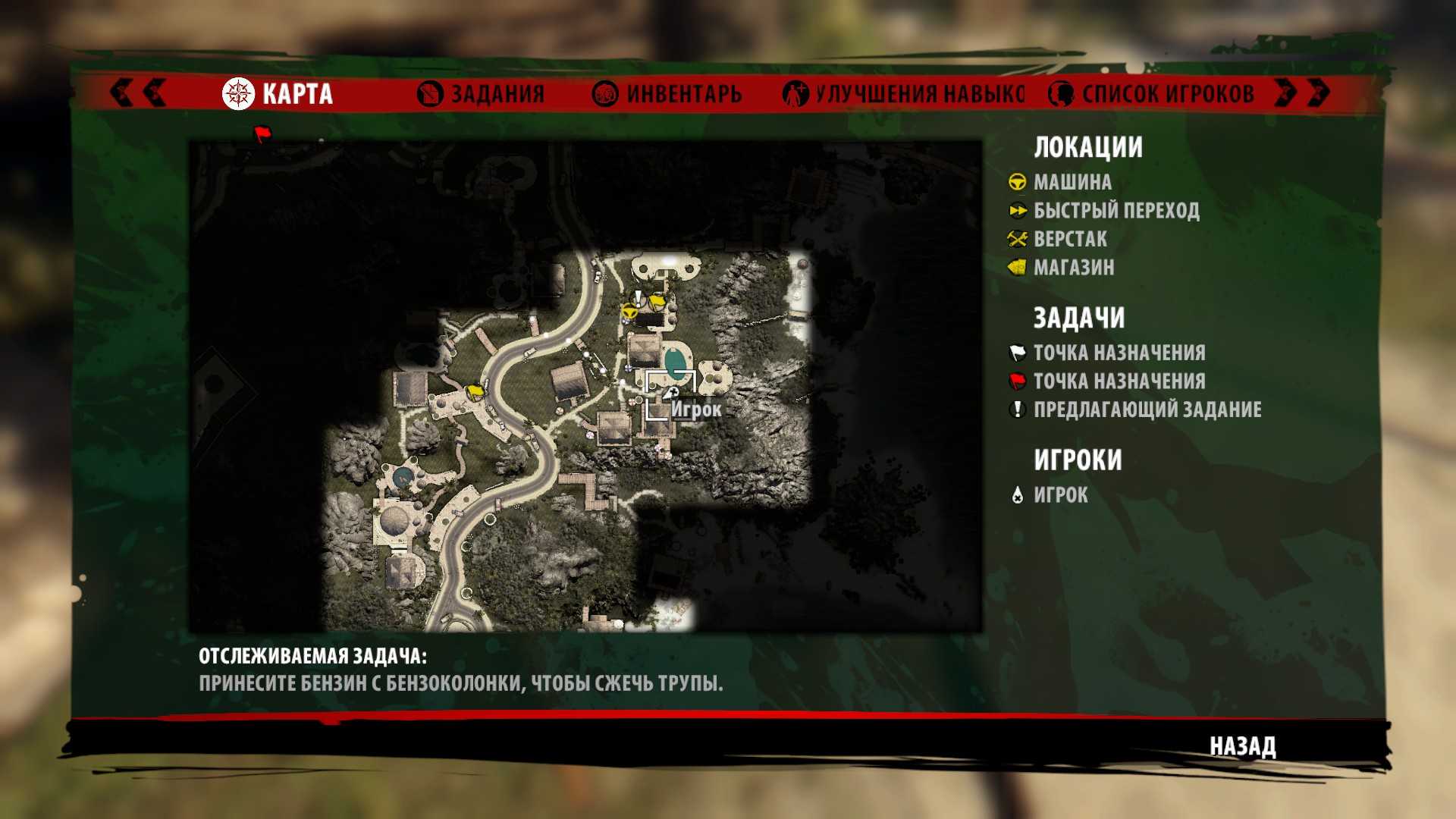The image size is (1456, 819).
Task: Choose the МАШИНА legend entry
Action: [x=1072, y=182]
